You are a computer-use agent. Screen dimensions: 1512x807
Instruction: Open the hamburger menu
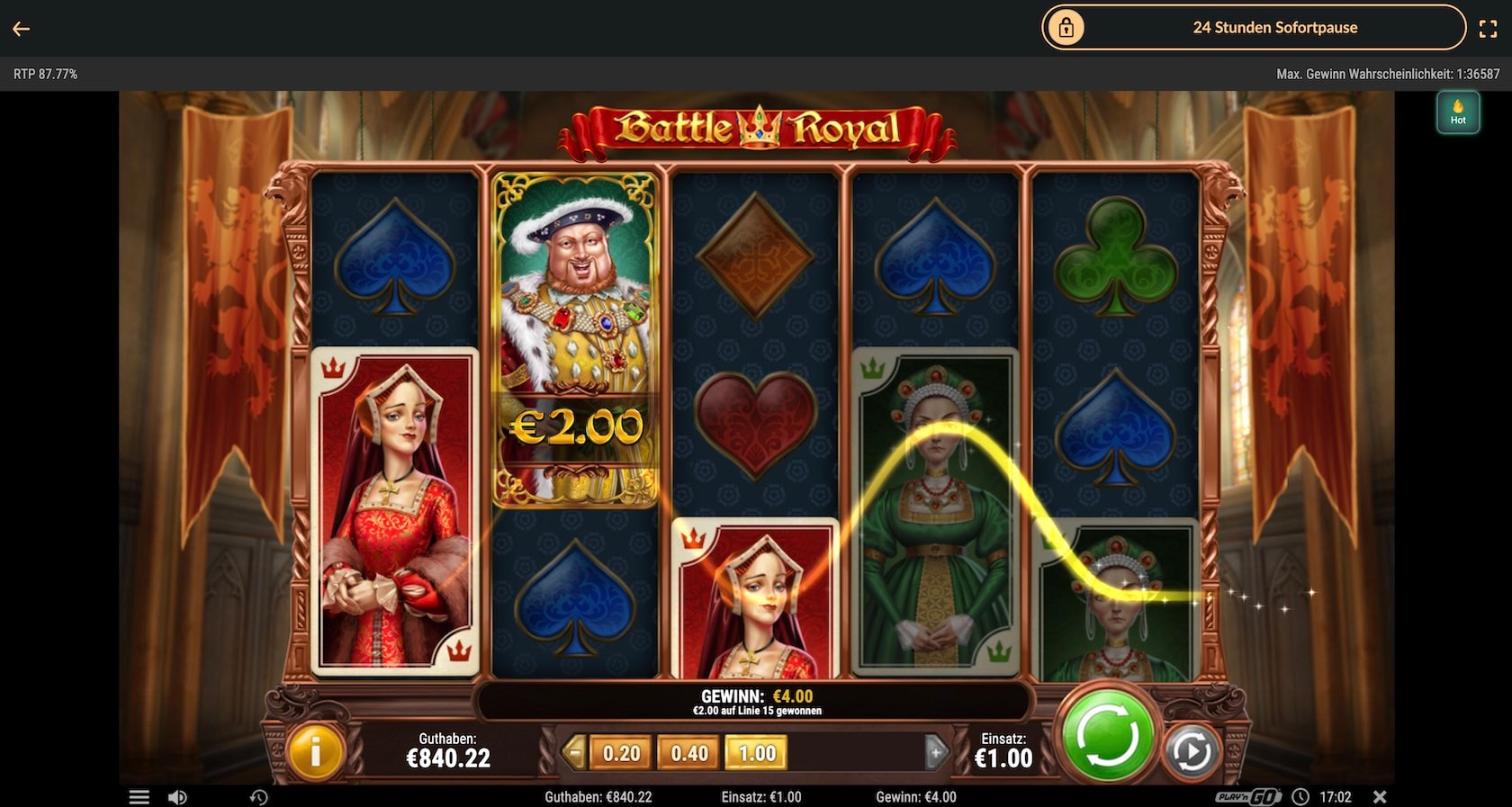coord(139,797)
